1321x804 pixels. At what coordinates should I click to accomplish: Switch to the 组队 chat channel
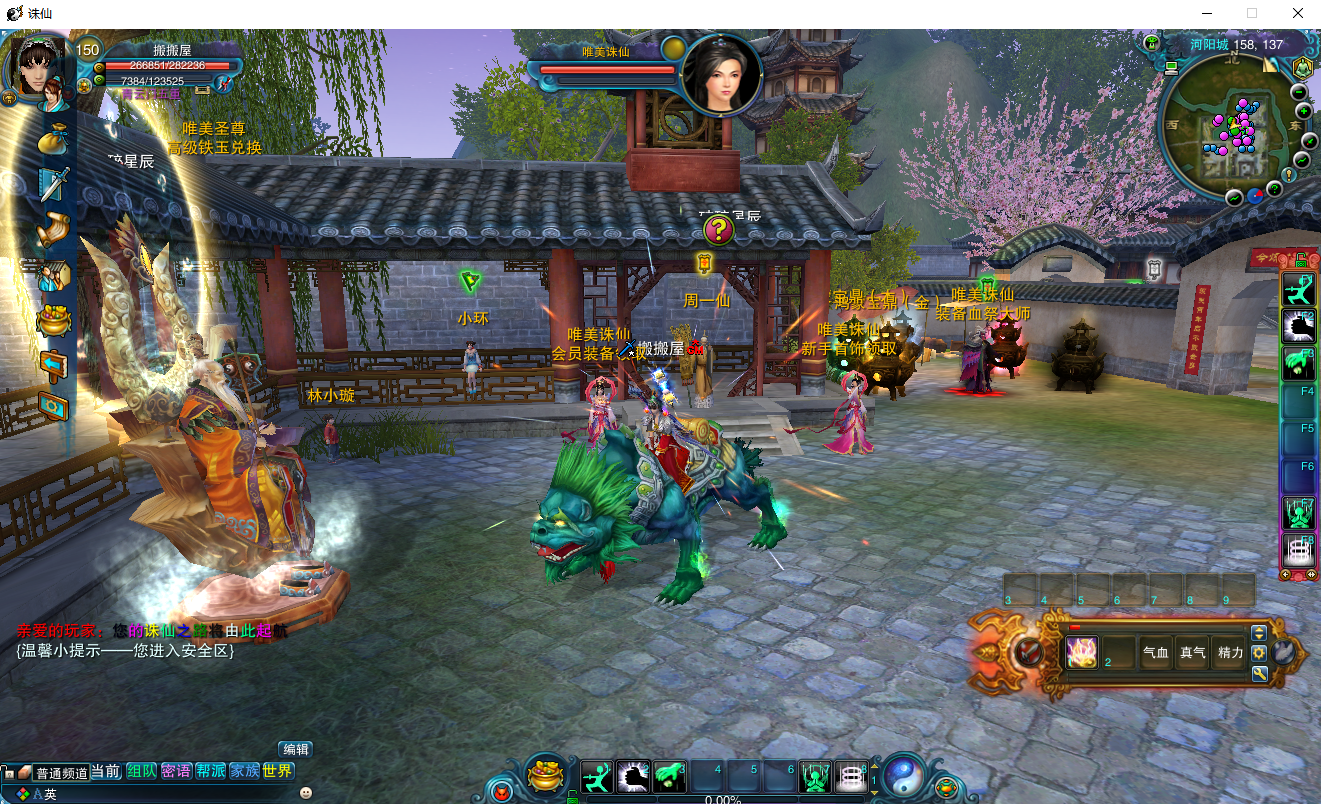click(141, 771)
